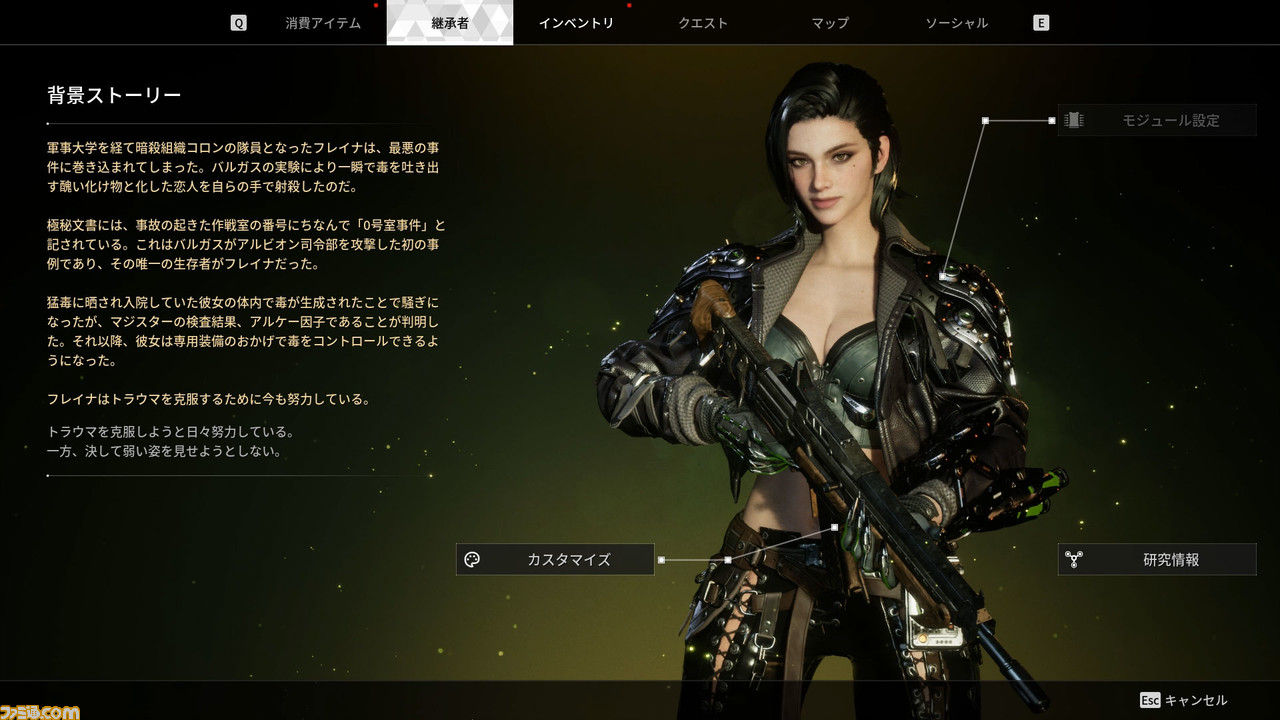Switch to the インベントリ tab
1280x720 pixels.
point(576,23)
